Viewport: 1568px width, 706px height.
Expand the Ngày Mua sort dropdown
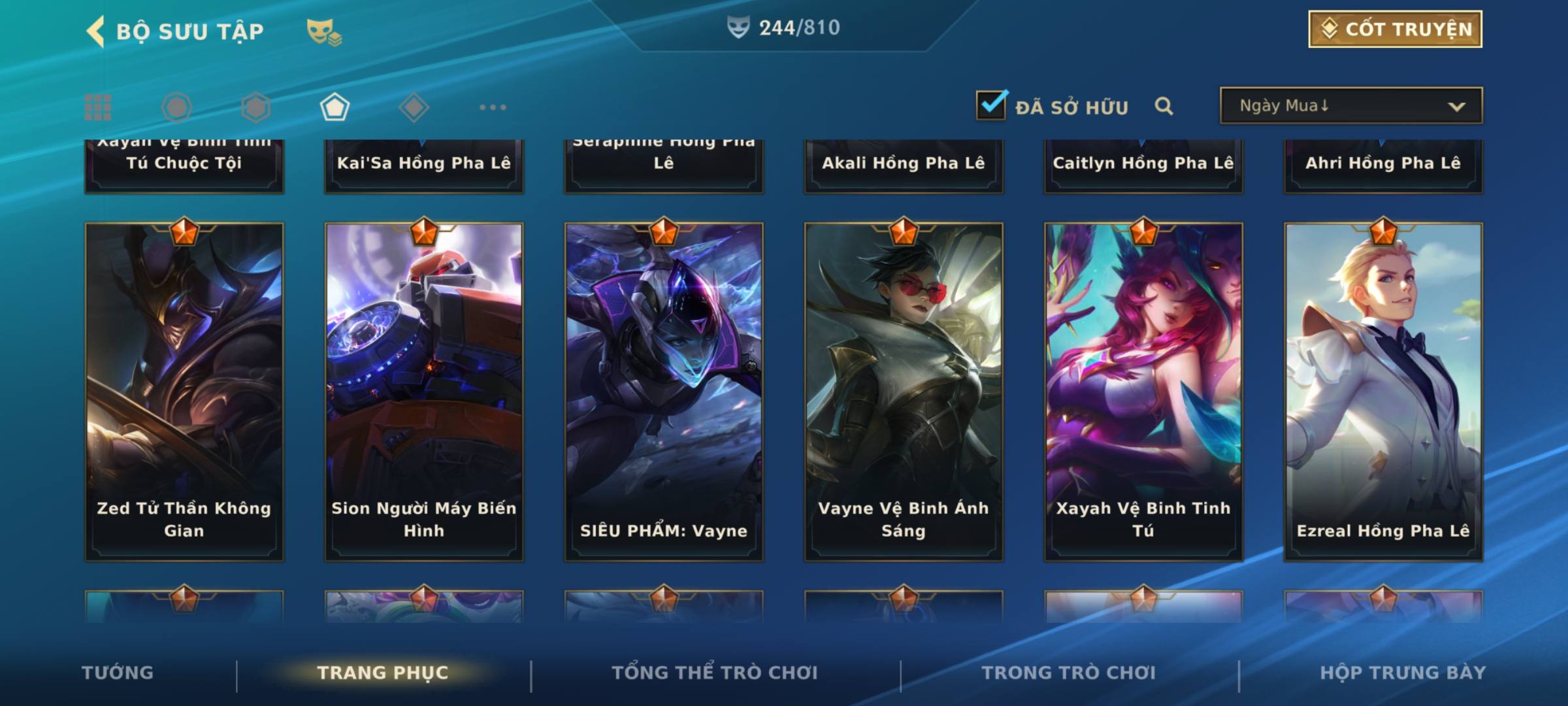coord(1351,106)
